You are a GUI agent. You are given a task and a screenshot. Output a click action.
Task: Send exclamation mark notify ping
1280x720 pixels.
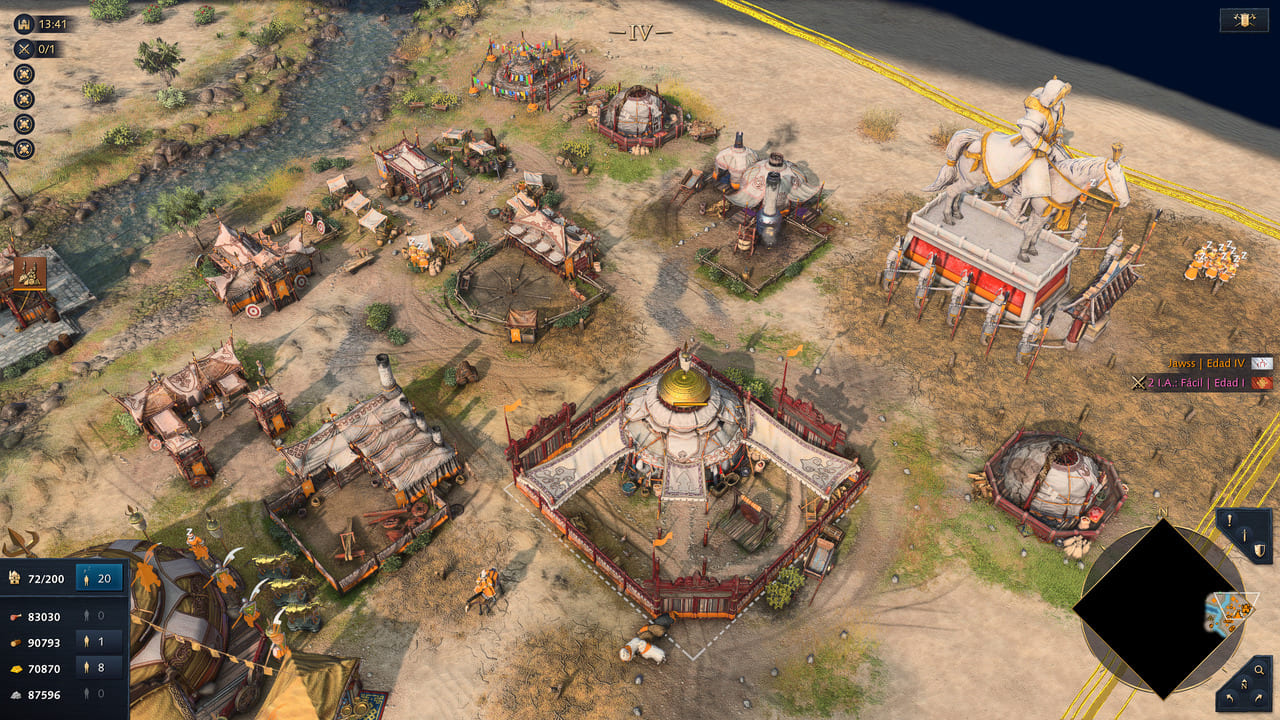coord(1229,519)
